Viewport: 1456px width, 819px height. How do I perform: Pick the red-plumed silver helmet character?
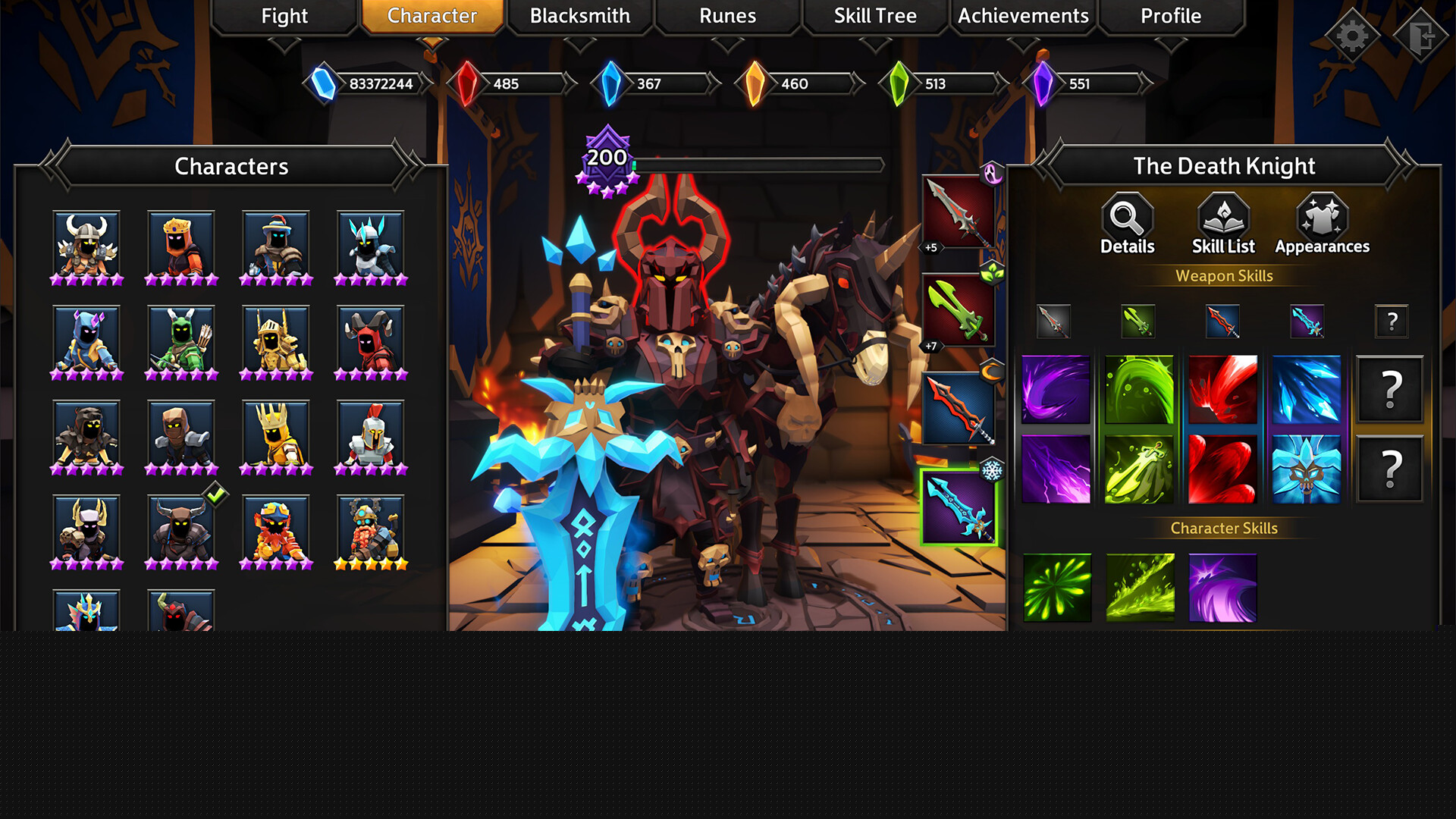[x=371, y=436]
